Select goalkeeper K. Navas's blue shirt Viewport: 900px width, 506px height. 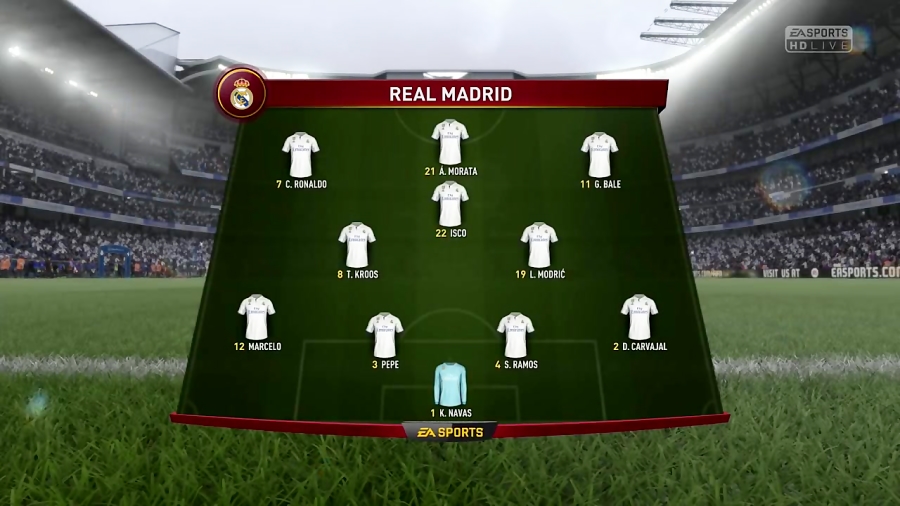450,384
